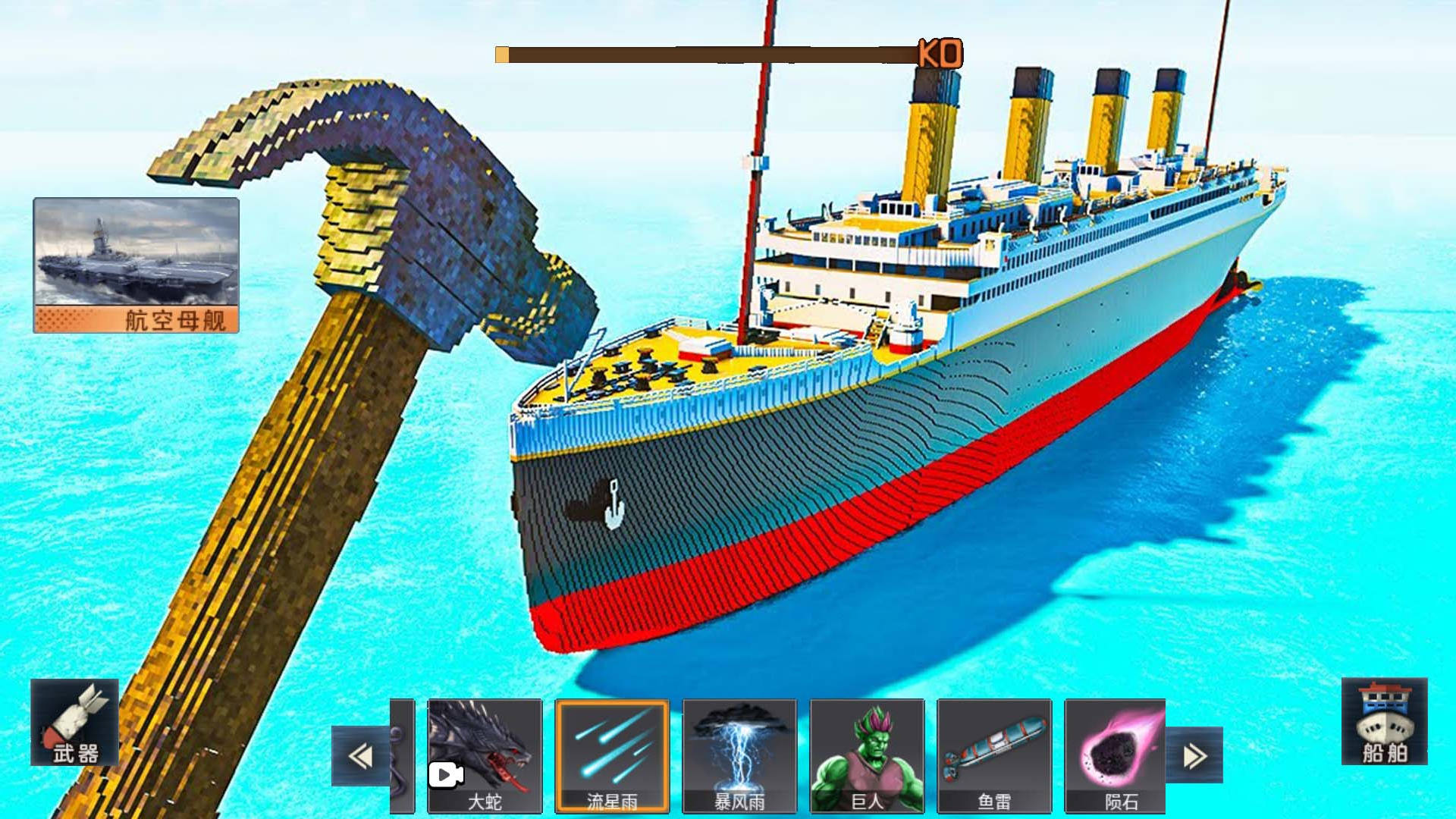Show previous weapons with left arrow
Viewport: 1456px width, 819px height.
(x=360, y=756)
